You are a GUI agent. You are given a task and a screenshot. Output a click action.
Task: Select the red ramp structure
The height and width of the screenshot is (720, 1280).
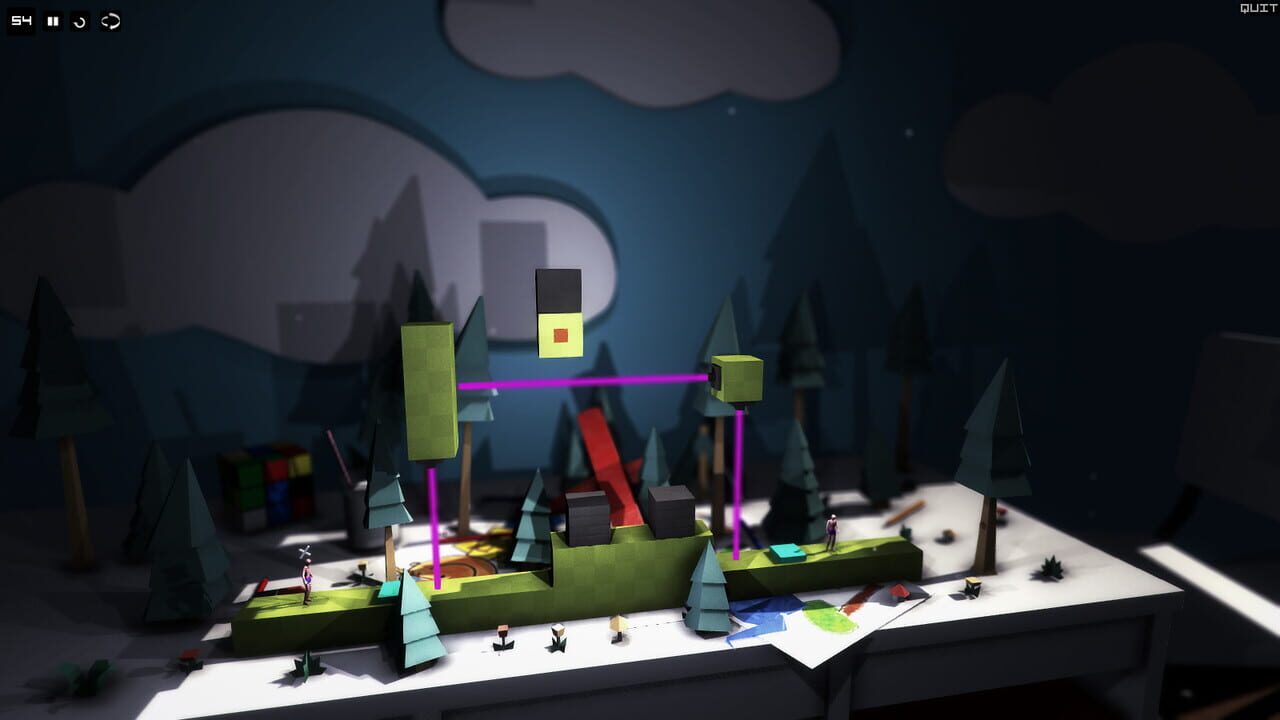607,460
